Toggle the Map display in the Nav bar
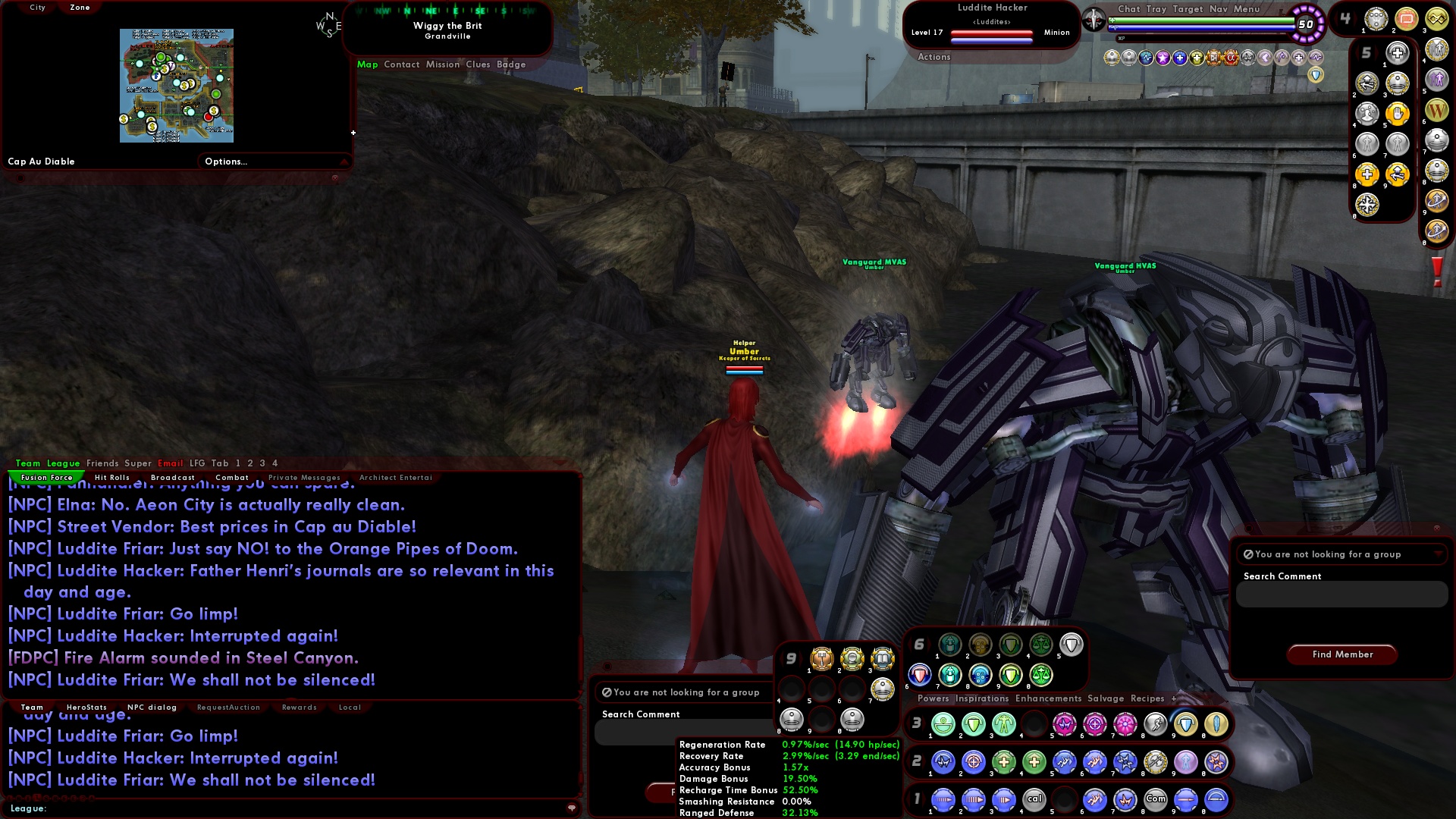The width and height of the screenshot is (1456, 819). click(x=369, y=64)
